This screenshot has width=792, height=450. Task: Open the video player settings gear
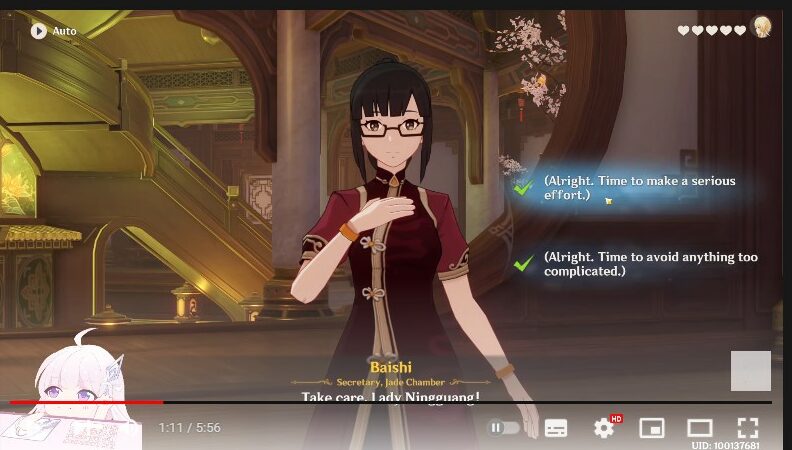pyautogui.click(x=604, y=428)
